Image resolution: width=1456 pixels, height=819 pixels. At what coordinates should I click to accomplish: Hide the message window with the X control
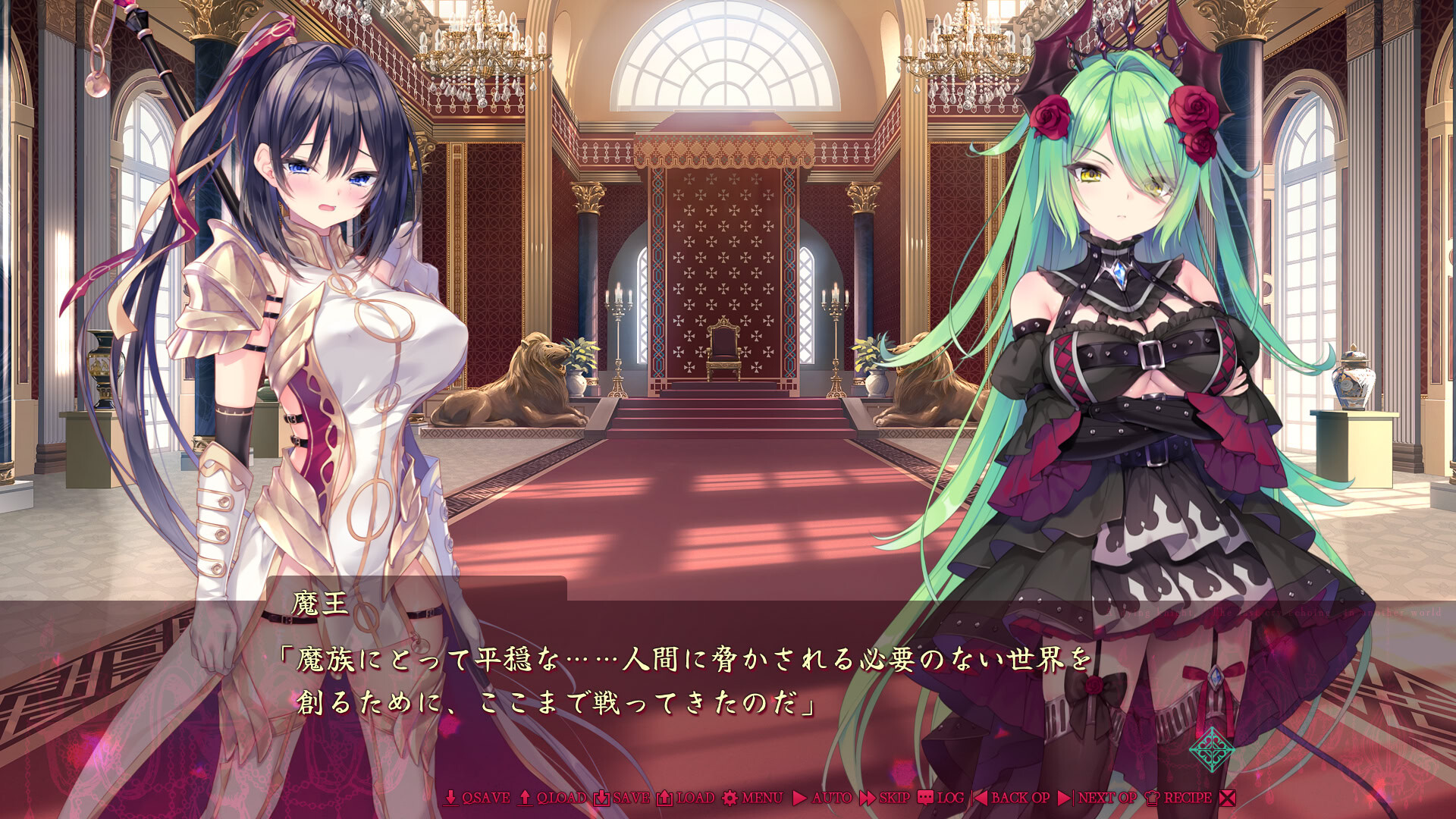[1228, 798]
